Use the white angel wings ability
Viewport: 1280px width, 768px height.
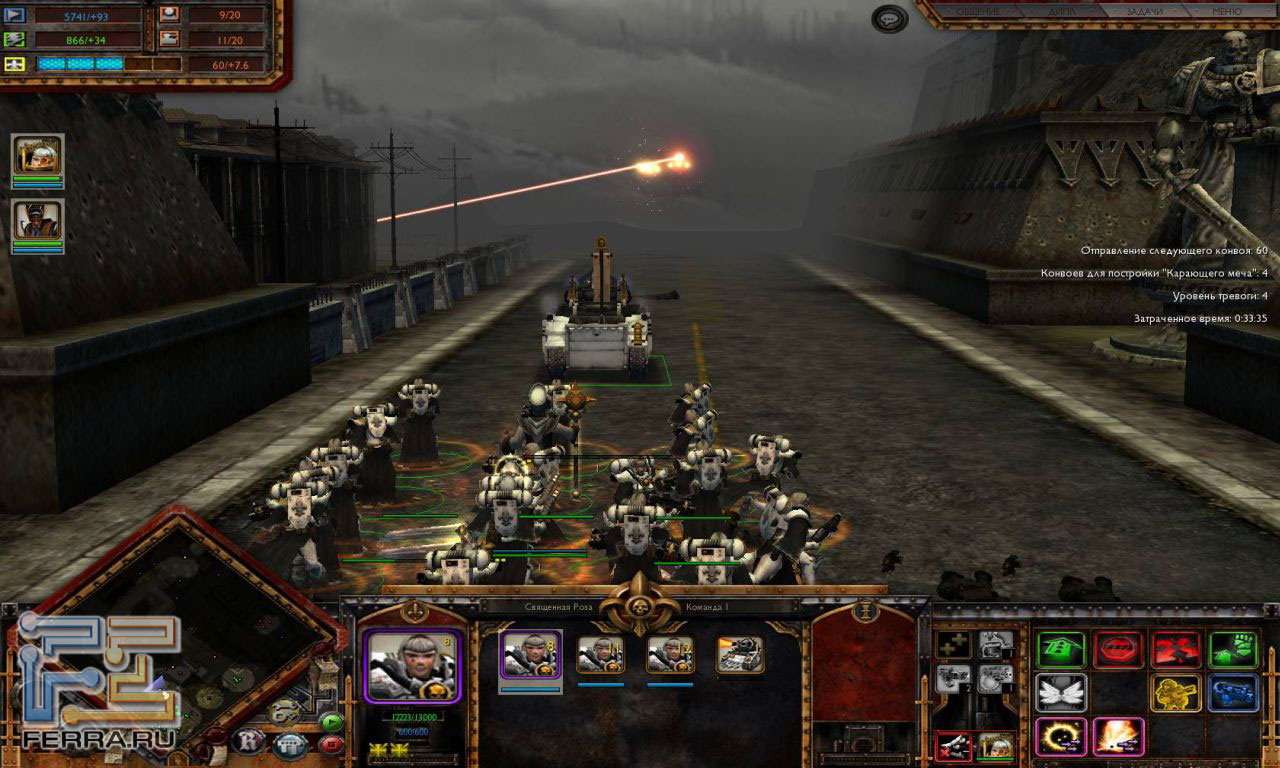point(1061,692)
